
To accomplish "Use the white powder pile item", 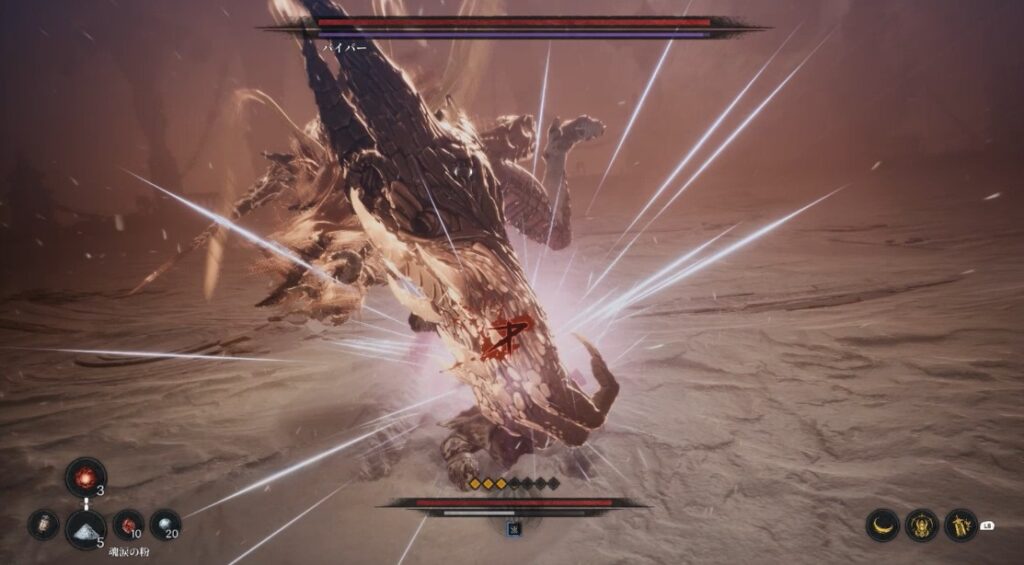I will coord(86,528).
